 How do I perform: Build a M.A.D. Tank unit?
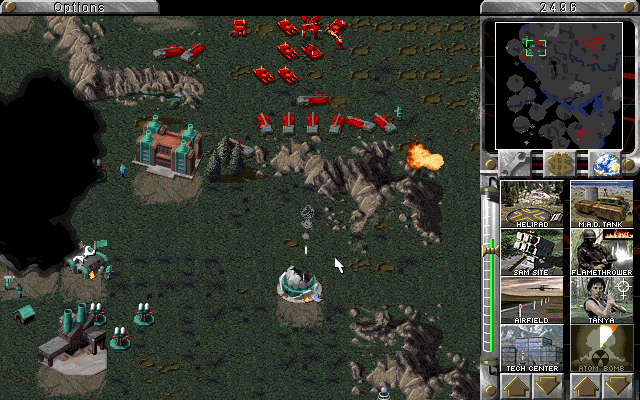tap(602, 203)
